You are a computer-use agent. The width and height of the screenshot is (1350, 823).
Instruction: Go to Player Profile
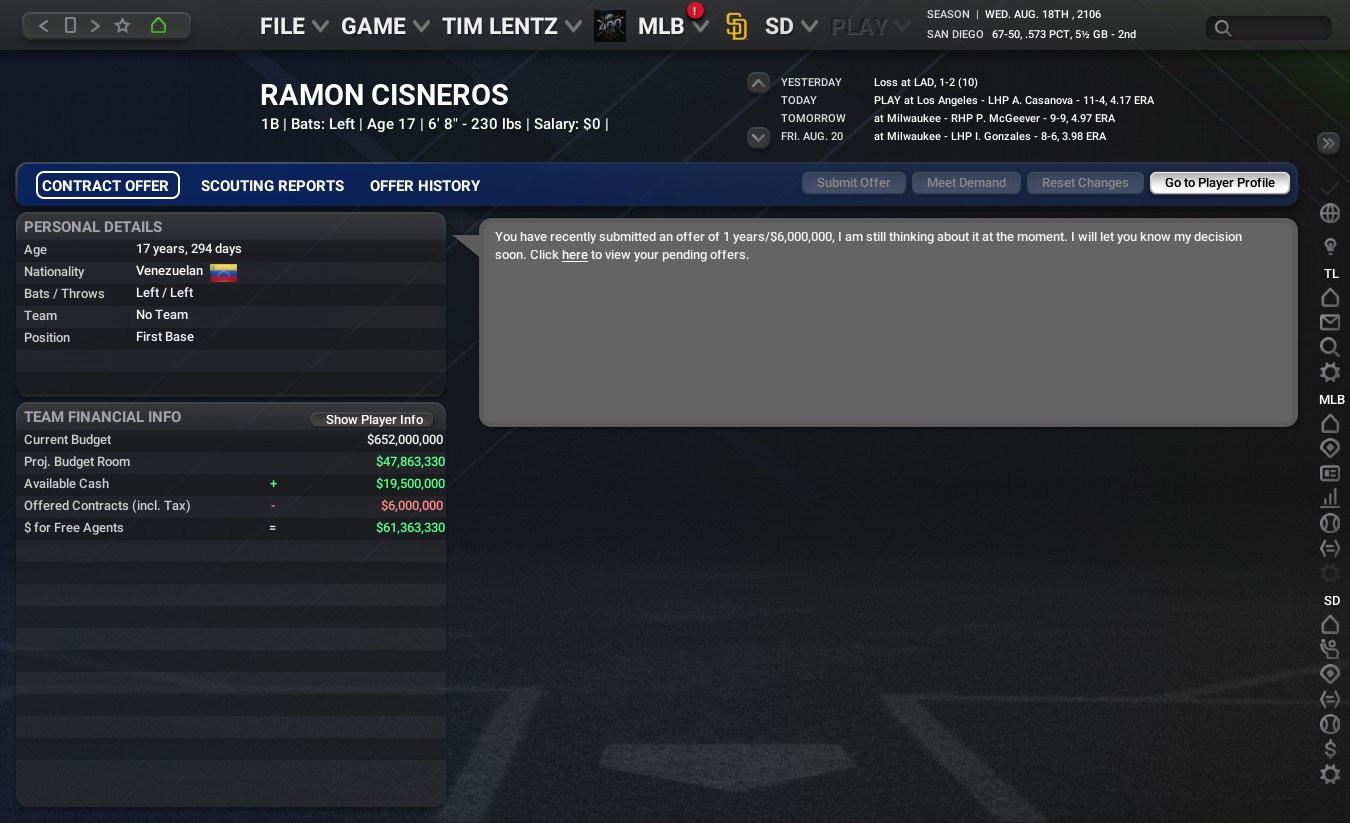pos(1219,183)
